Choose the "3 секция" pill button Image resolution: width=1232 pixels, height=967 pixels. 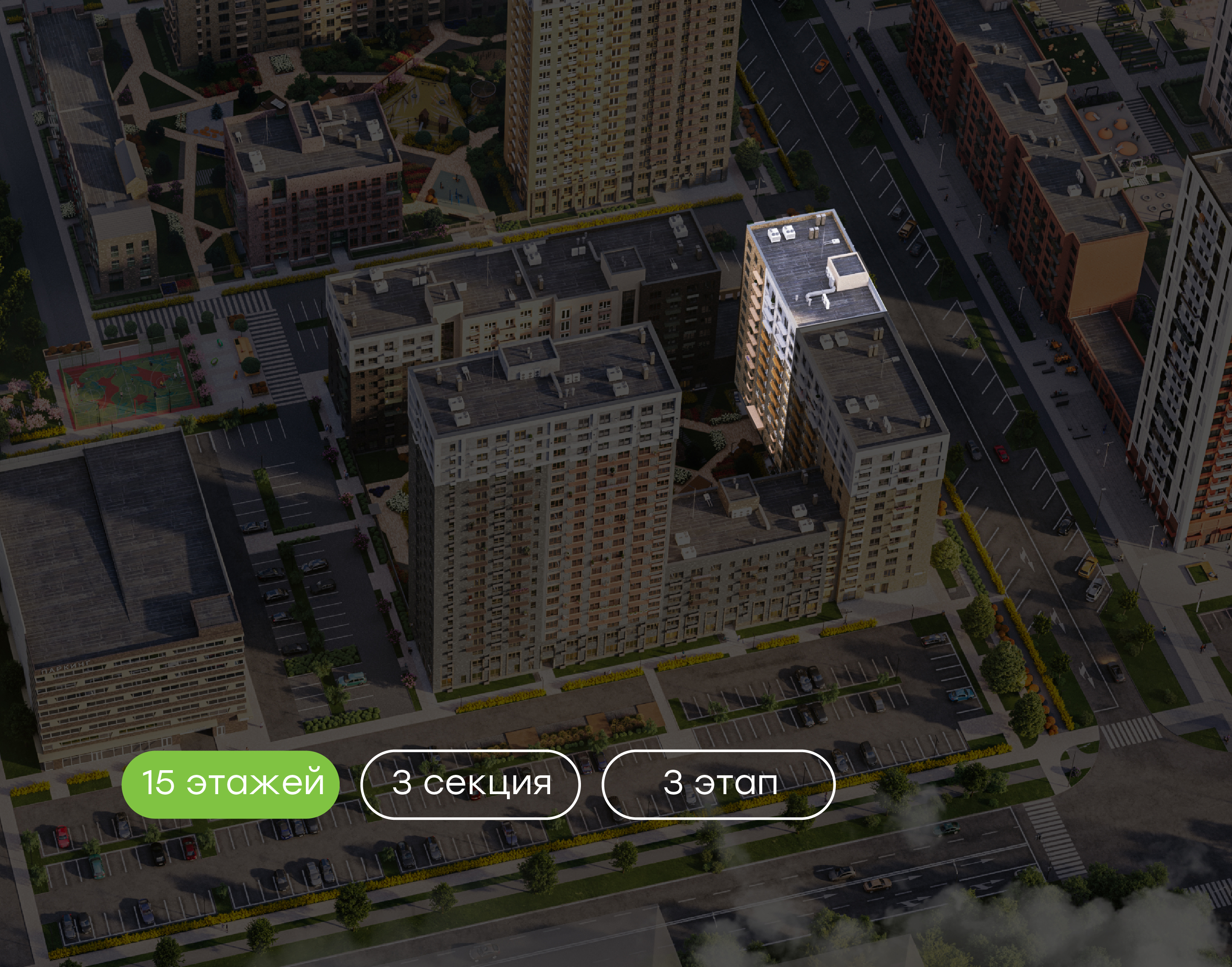tap(470, 783)
